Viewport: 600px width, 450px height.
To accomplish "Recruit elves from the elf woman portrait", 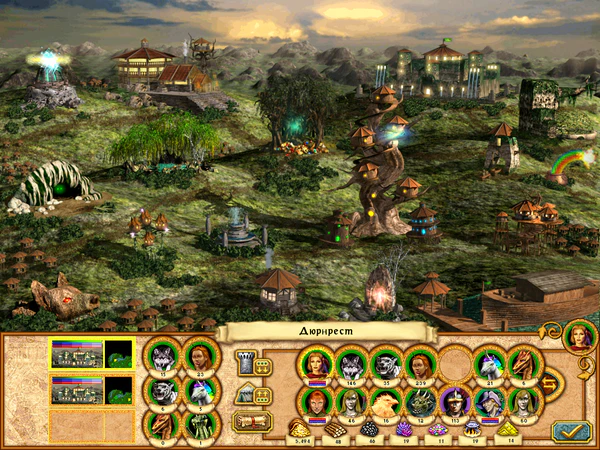I will tap(199, 356).
